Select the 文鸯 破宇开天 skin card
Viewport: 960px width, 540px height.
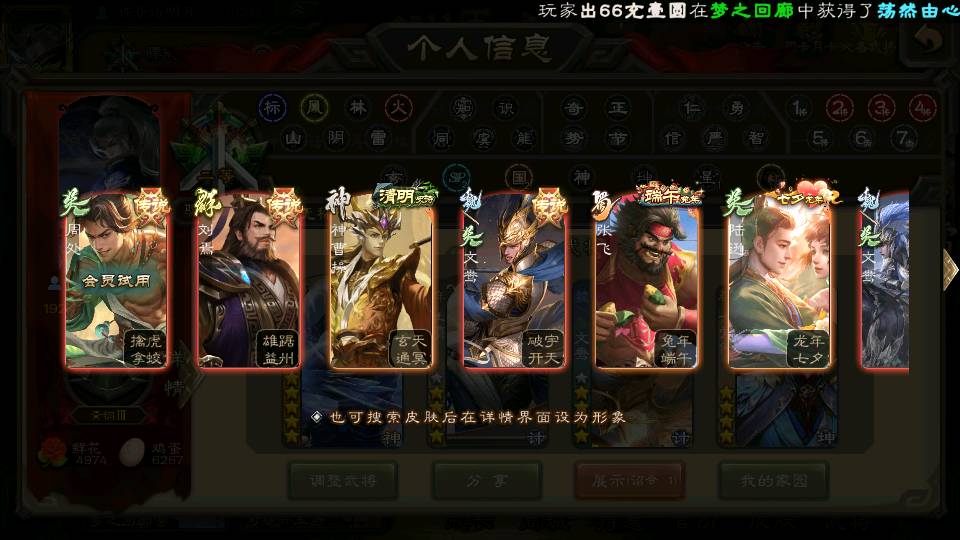tap(514, 280)
